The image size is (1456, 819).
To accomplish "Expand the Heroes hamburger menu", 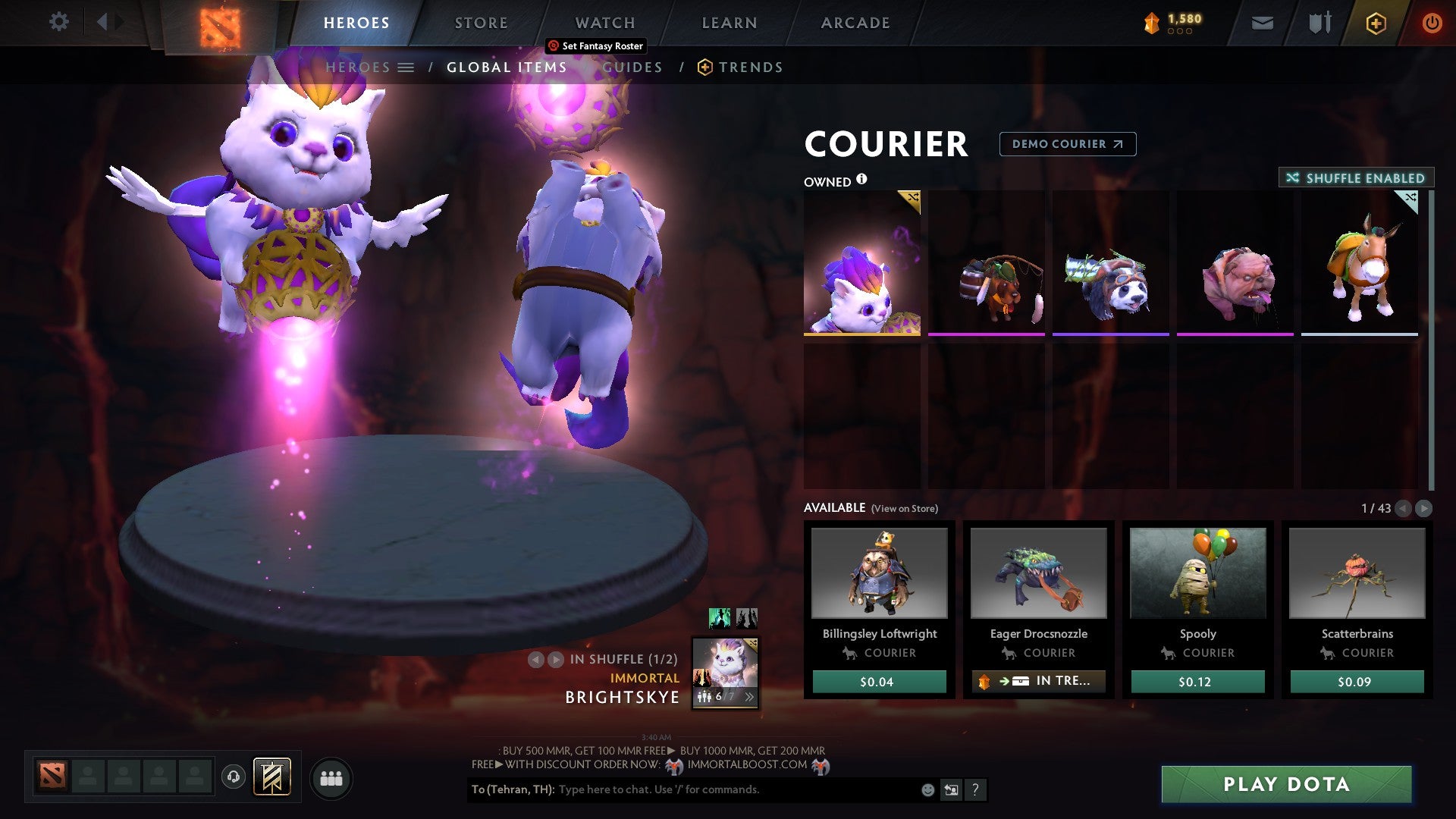I will [407, 67].
